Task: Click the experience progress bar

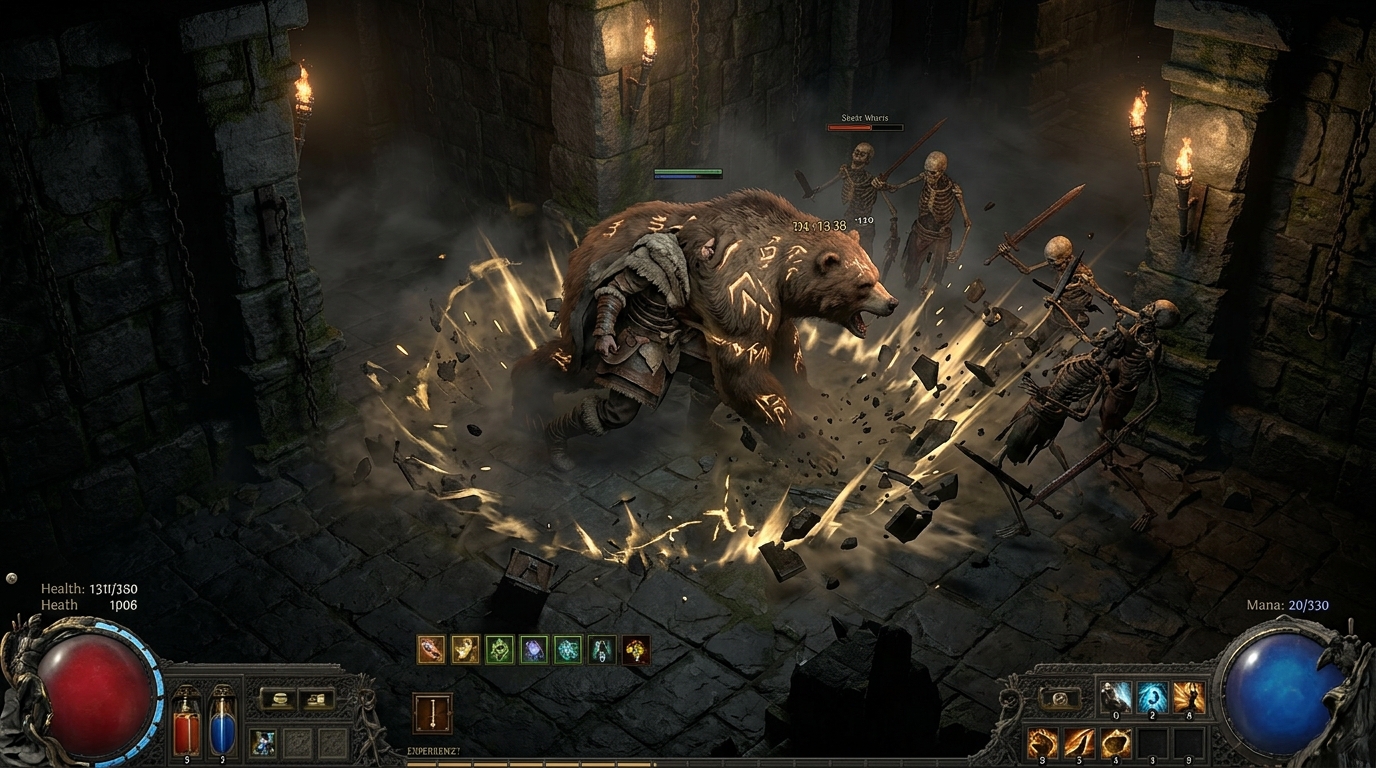Action: (x=690, y=764)
